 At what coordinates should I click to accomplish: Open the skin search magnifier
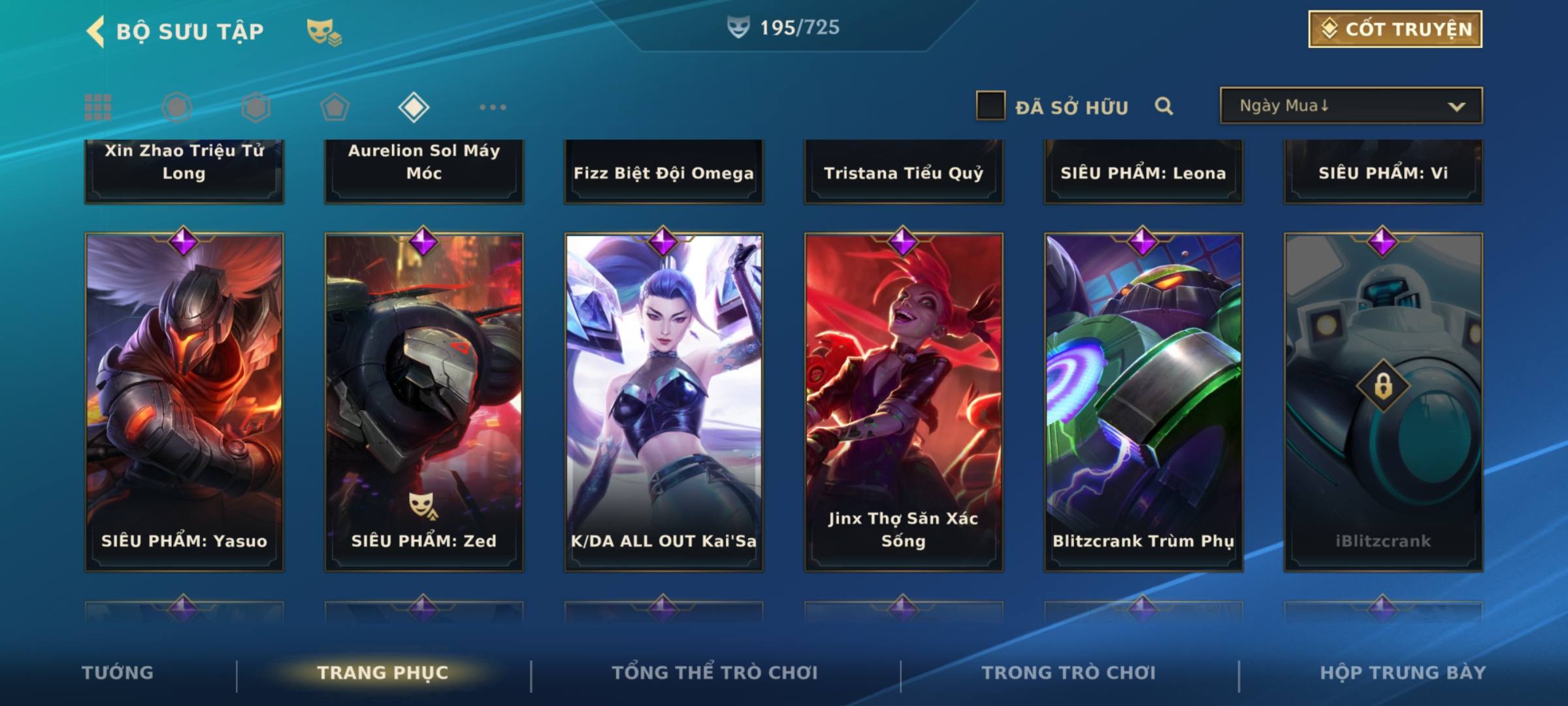point(1164,106)
